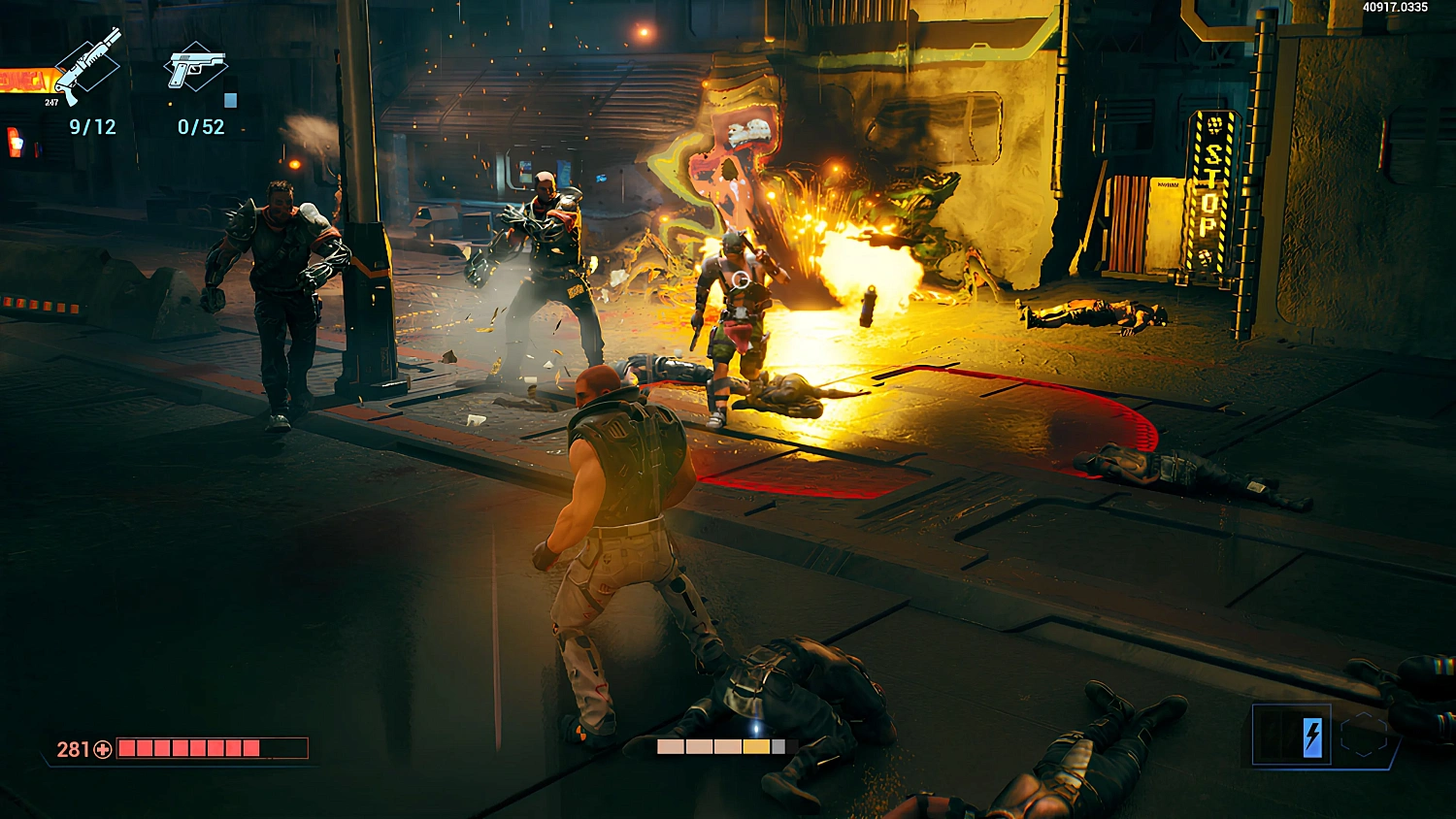The image size is (1456, 819).
Task: Select the shotgun weapon icon
Action: click(88, 66)
